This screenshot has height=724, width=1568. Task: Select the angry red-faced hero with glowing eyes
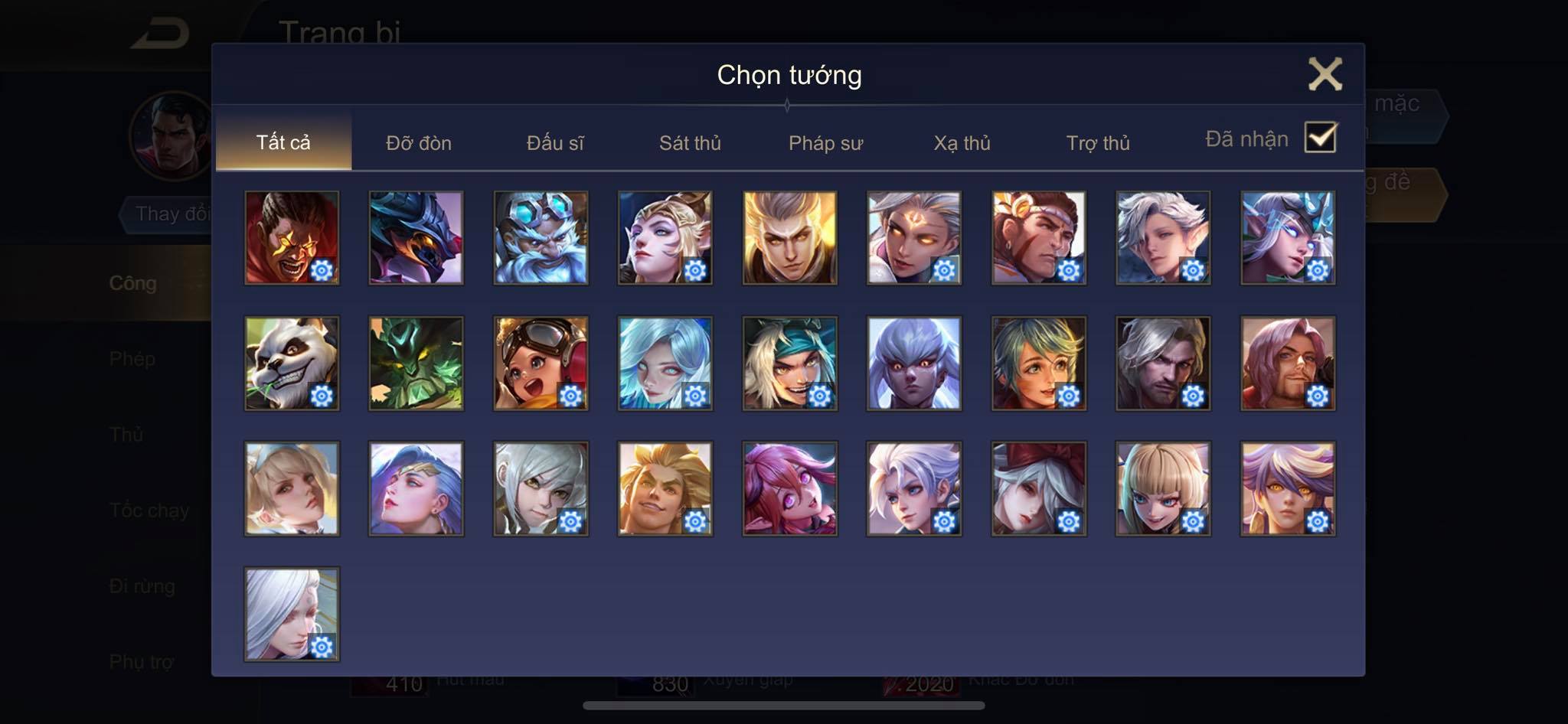coord(292,237)
